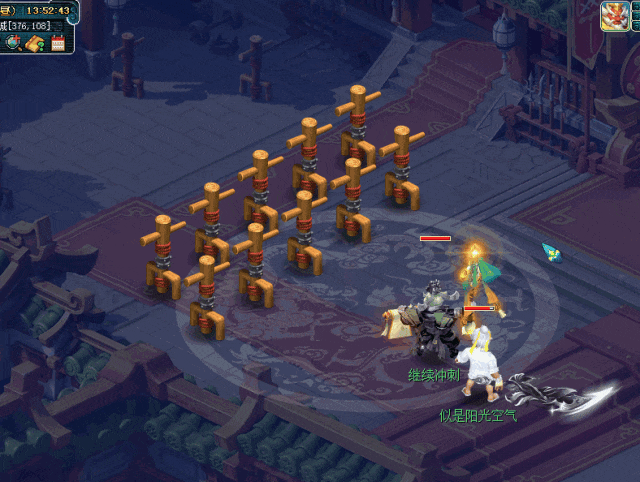Open the red calendar schedule icon
Screen dimensions: 640x482
point(58,43)
